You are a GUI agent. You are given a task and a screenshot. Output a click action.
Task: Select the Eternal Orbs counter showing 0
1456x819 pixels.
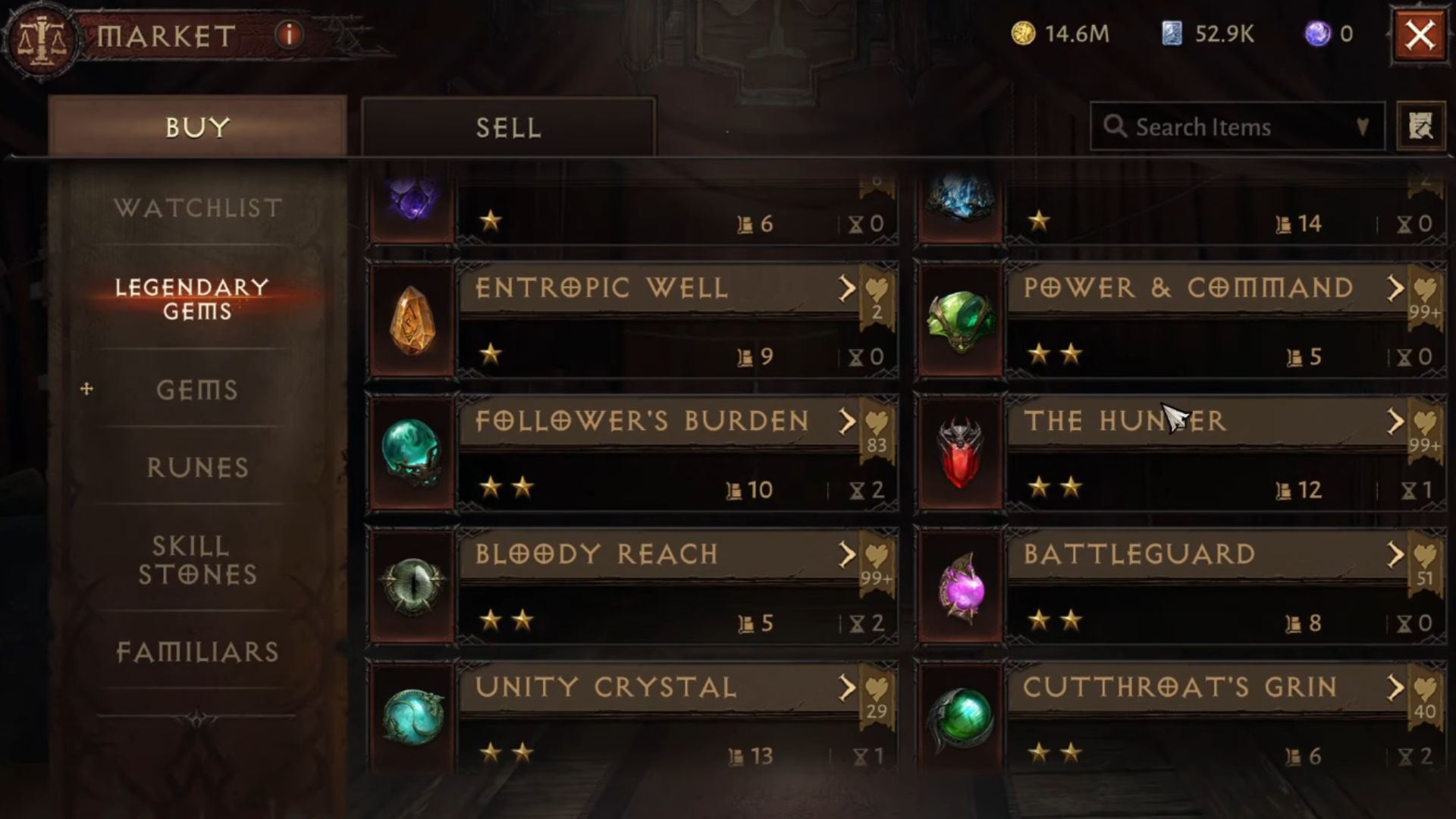pyautogui.click(x=1319, y=33)
